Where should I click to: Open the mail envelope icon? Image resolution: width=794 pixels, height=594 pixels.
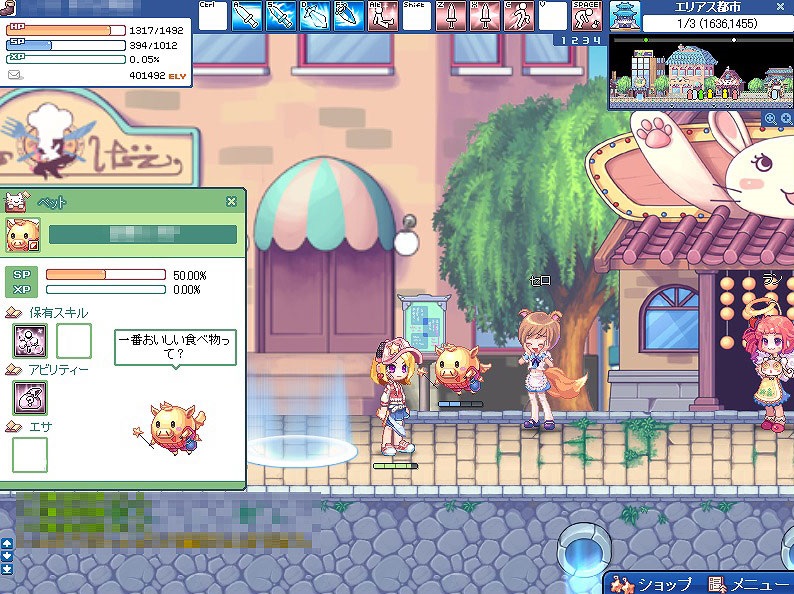14,75
